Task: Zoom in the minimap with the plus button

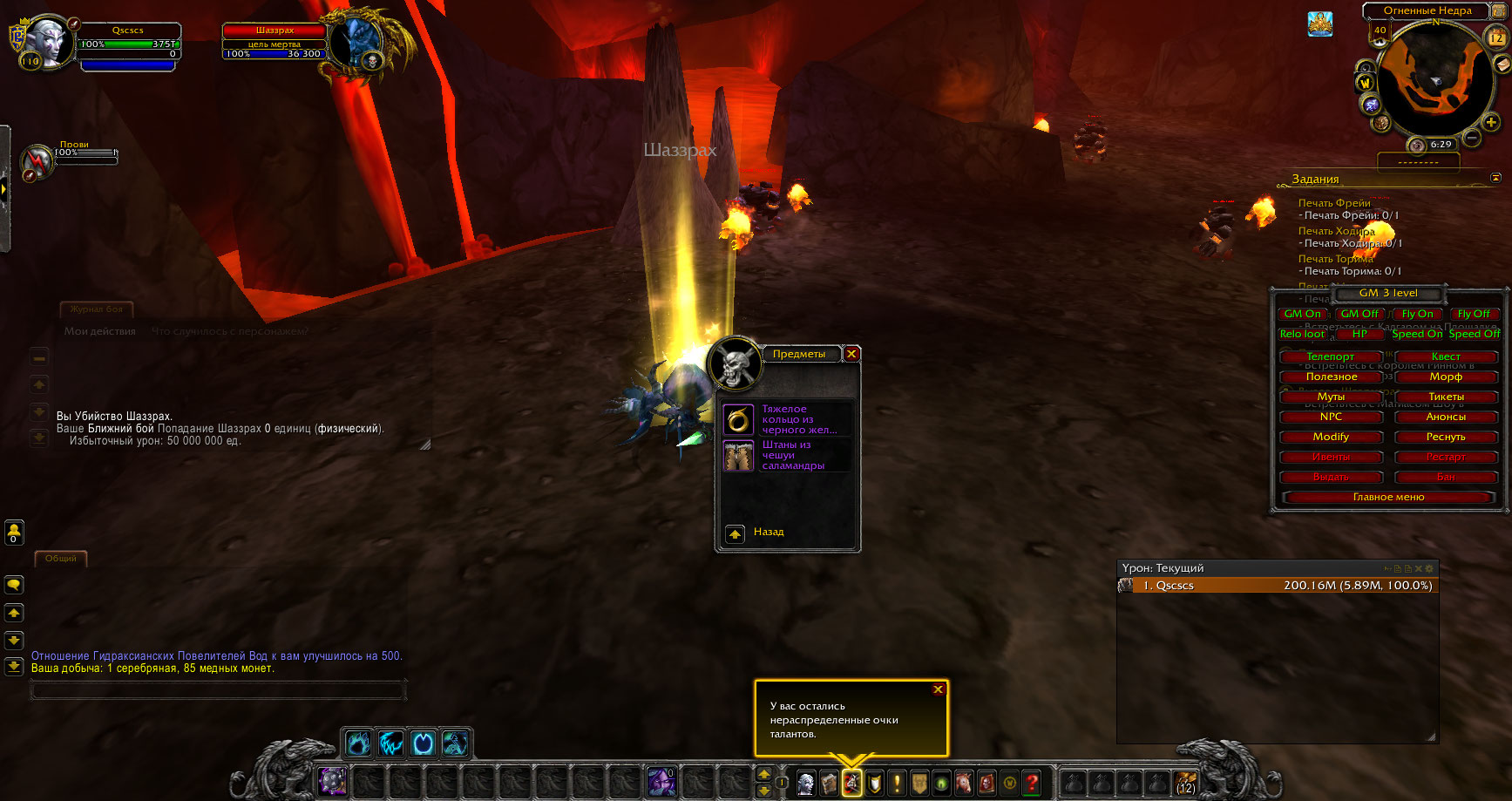Action: tap(1491, 123)
